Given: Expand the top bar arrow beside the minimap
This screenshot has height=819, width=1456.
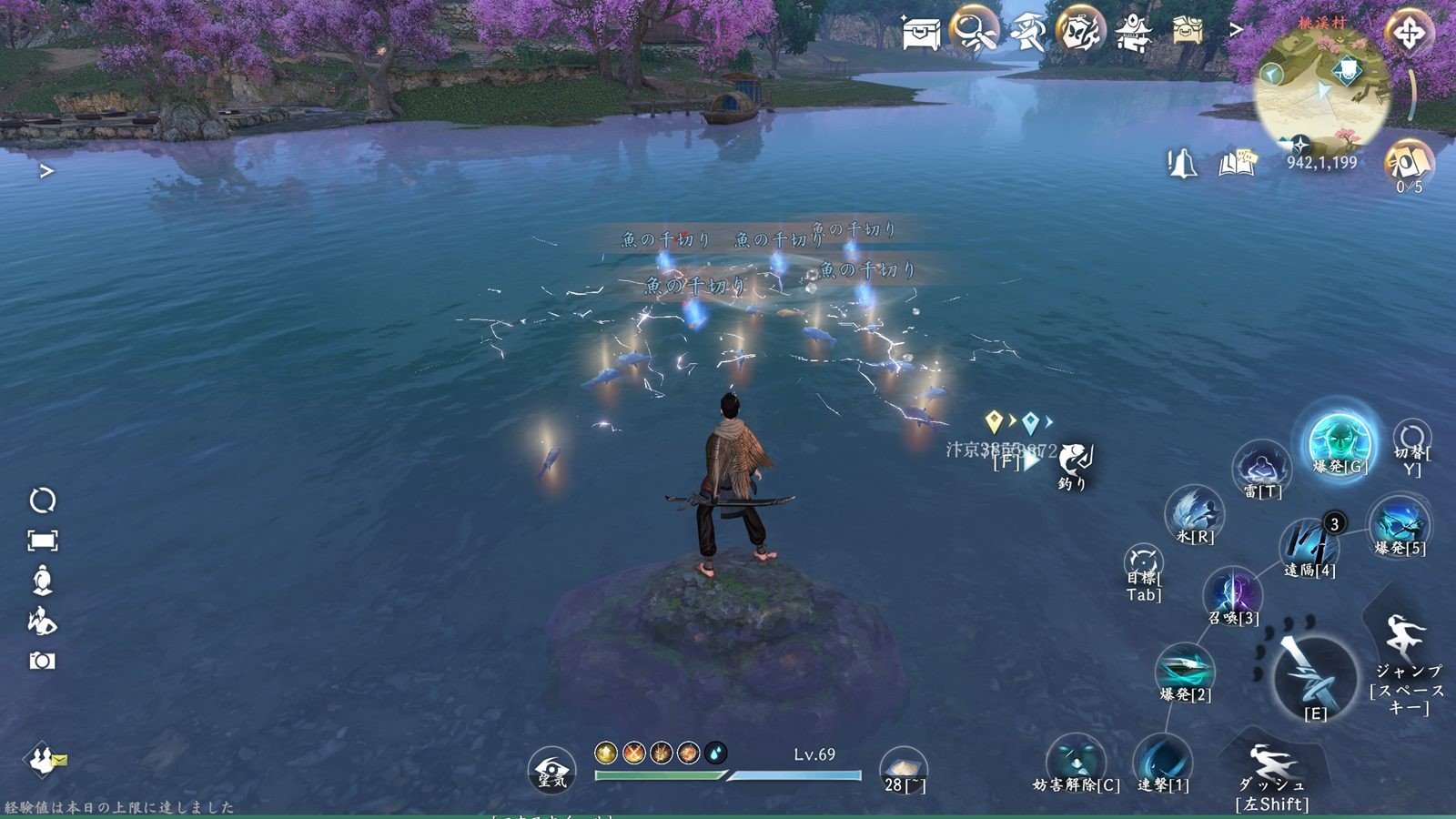Looking at the screenshot, I should (1236, 30).
